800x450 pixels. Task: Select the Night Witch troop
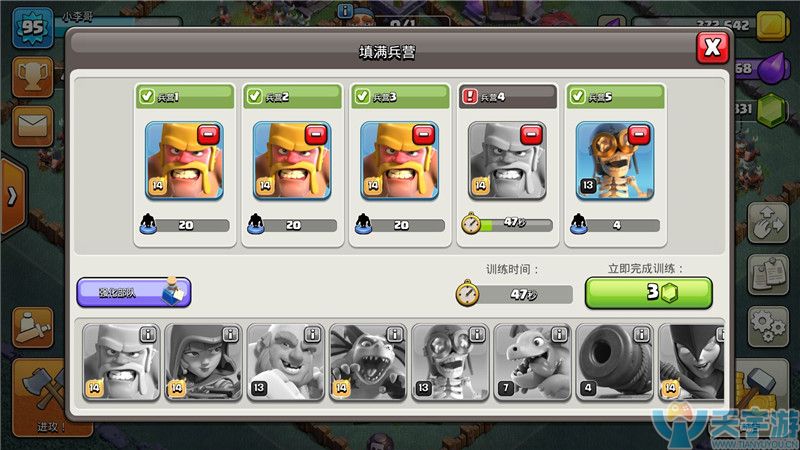[x=690, y=362]
